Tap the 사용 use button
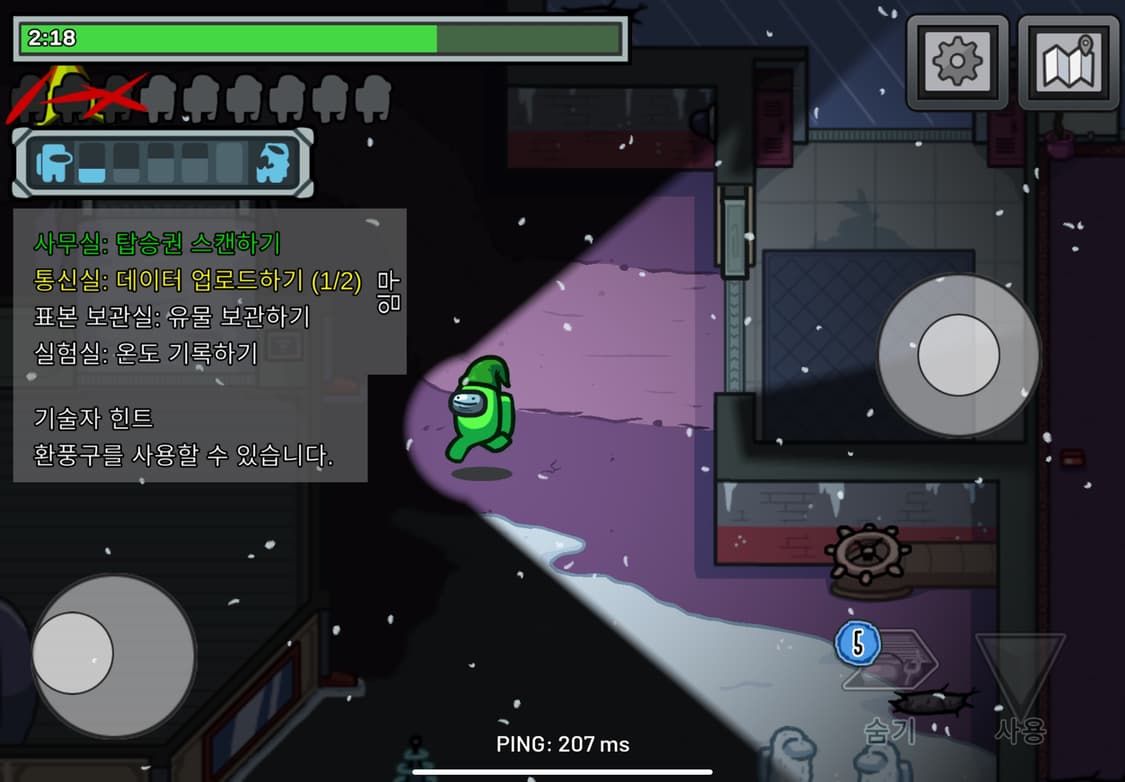The height and width of the screenshot is (782, 1125). pyautogui.click(x=1020, y=685)
